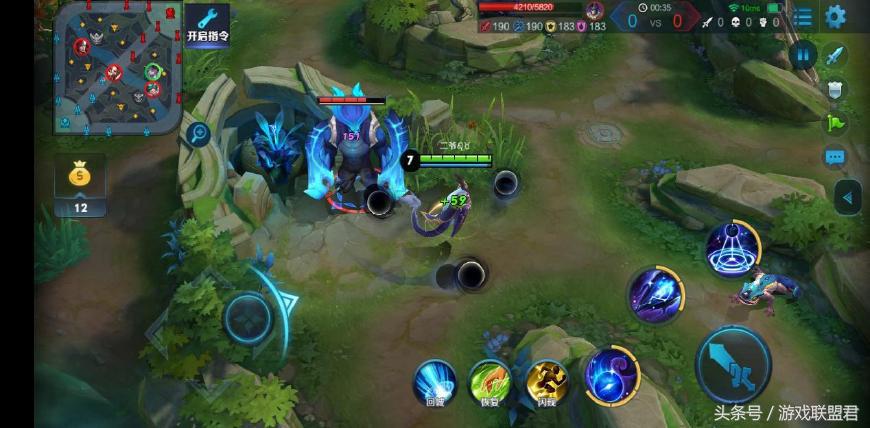
Task: Send the shield defend signal
Action: (x=836, y=90)
